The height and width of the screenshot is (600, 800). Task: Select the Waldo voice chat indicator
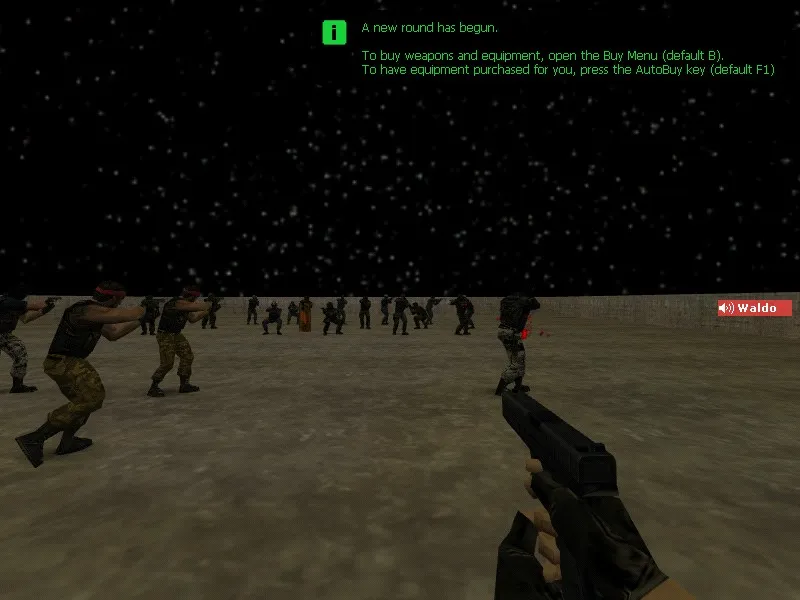coord(754,308)
